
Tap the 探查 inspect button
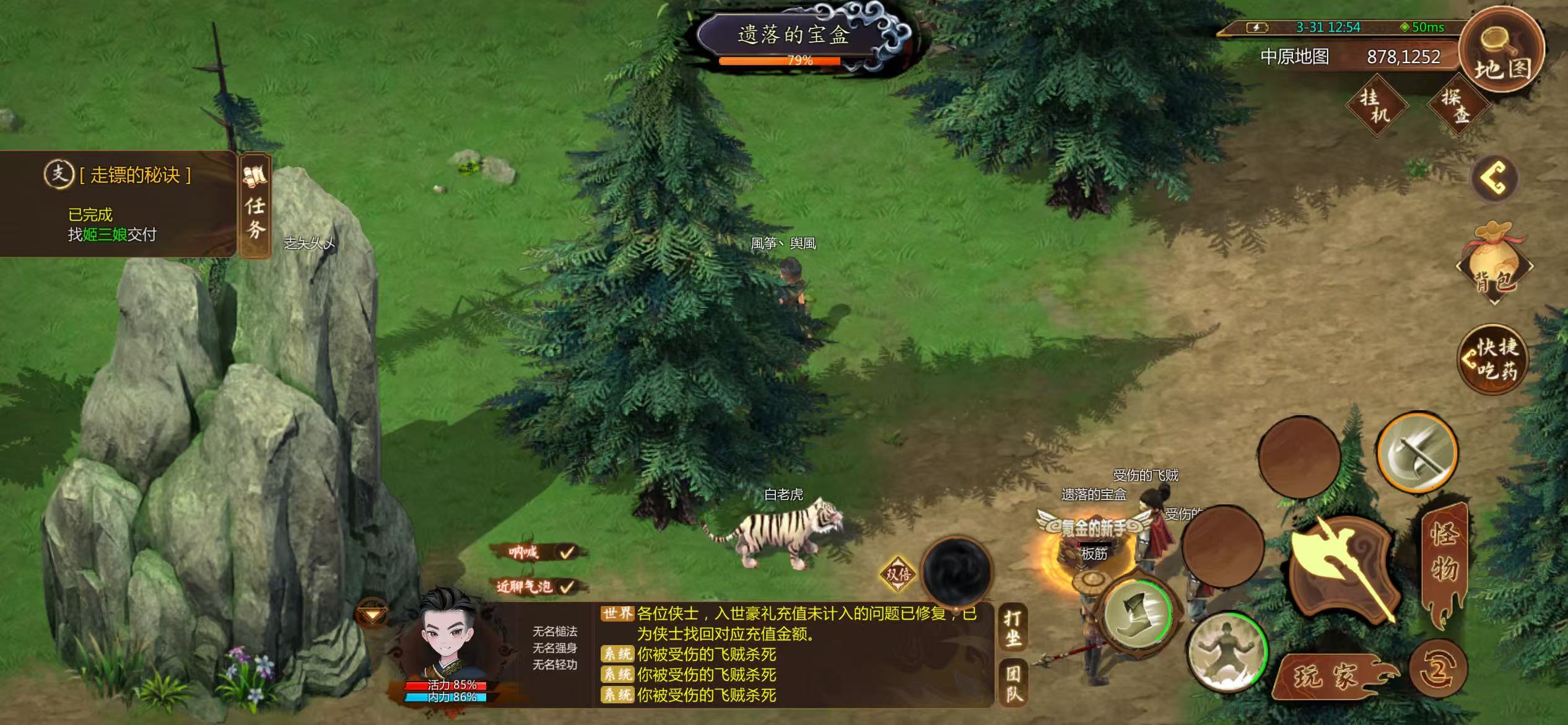[1457, 105]
